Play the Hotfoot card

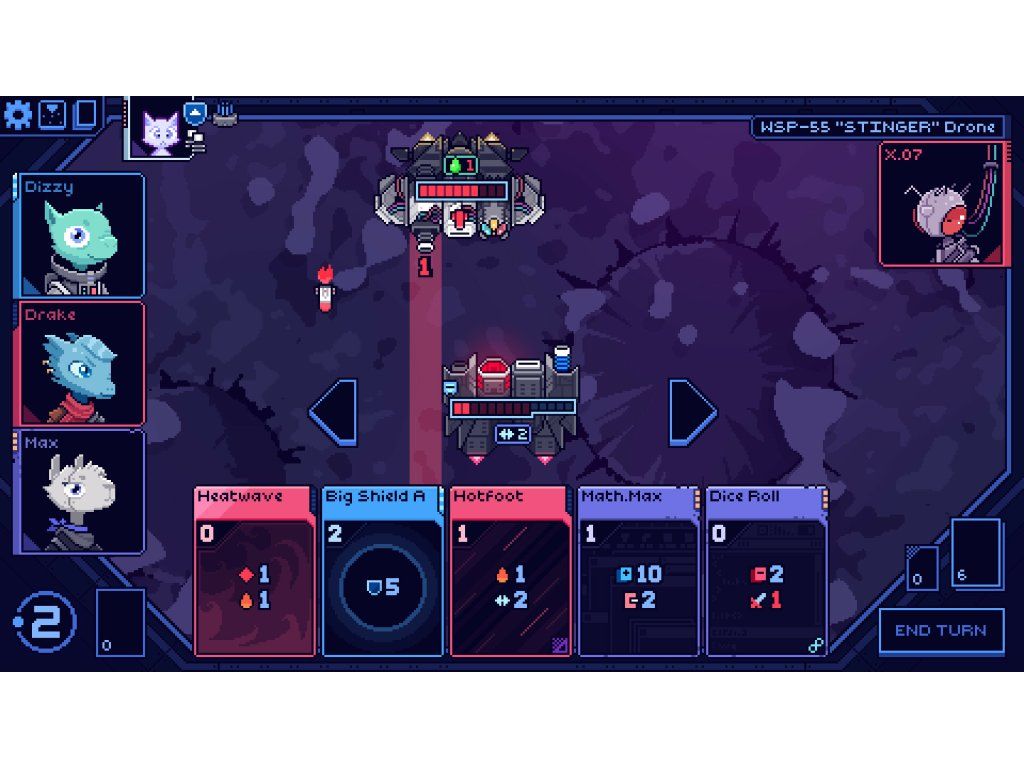coord(512,571)
